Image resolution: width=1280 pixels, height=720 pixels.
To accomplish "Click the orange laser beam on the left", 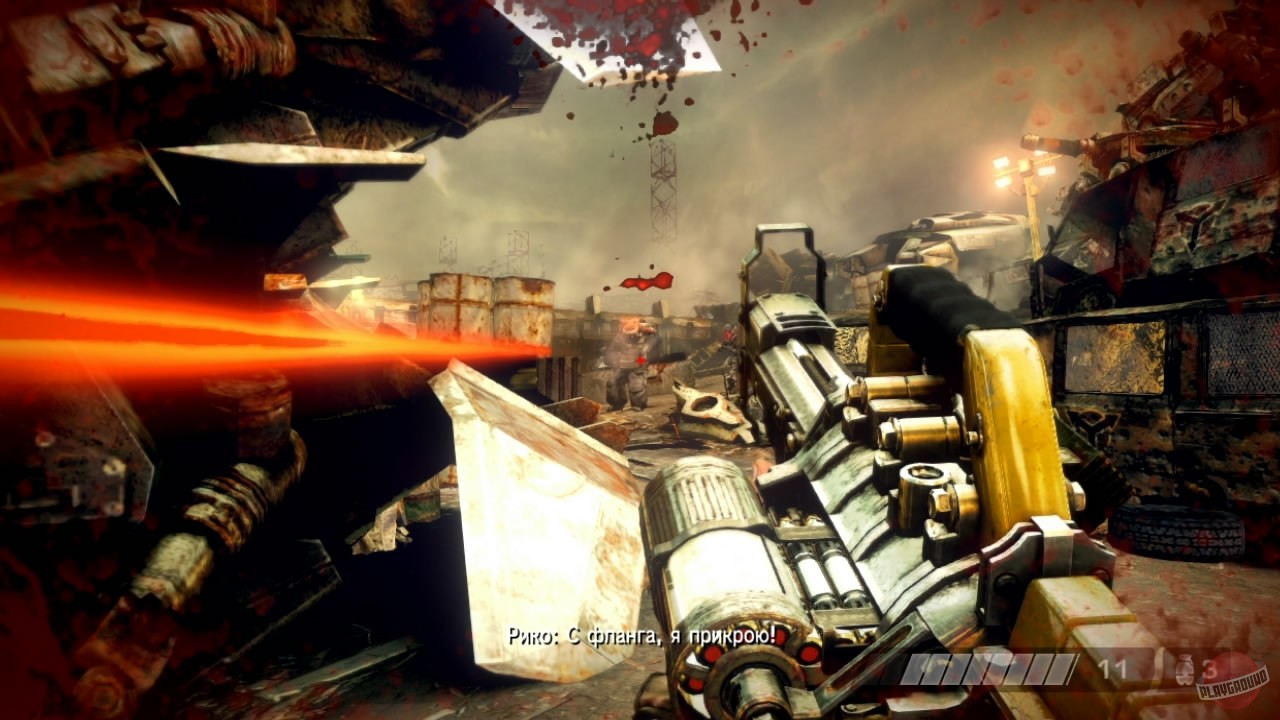I will [x=180, y=330].
